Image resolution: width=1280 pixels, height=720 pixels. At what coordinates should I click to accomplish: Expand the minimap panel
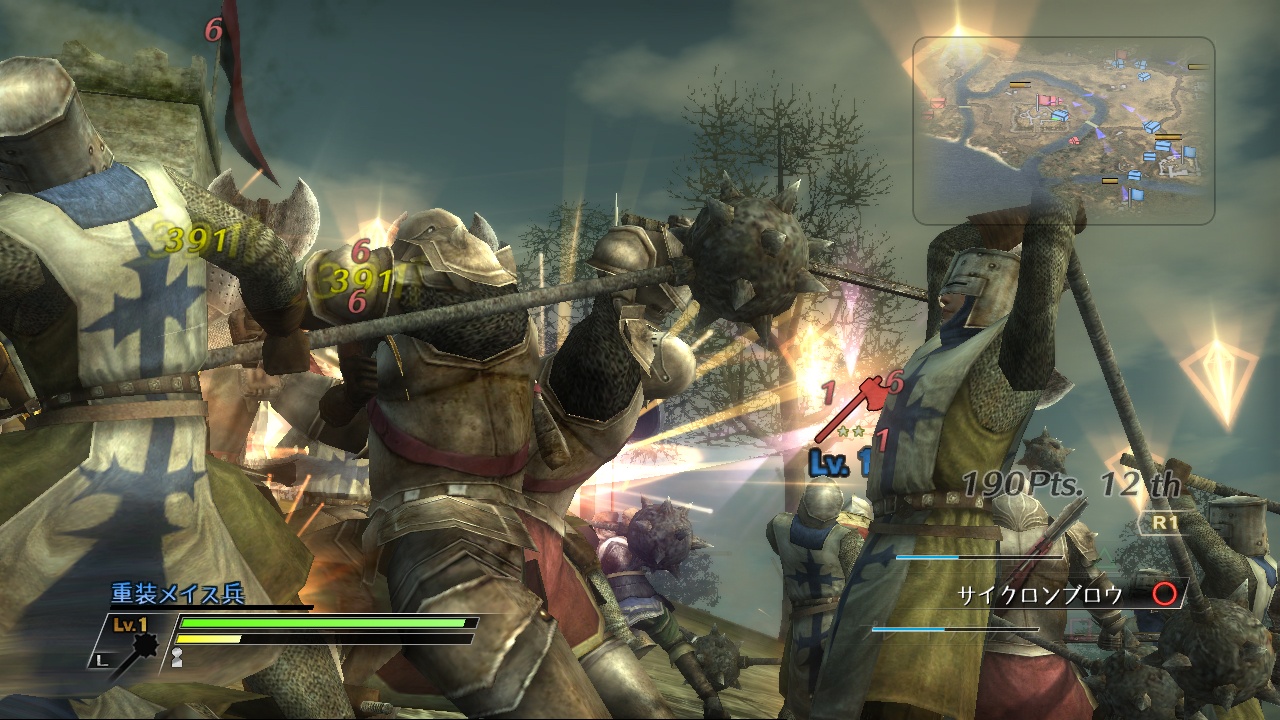(1065, 130)
